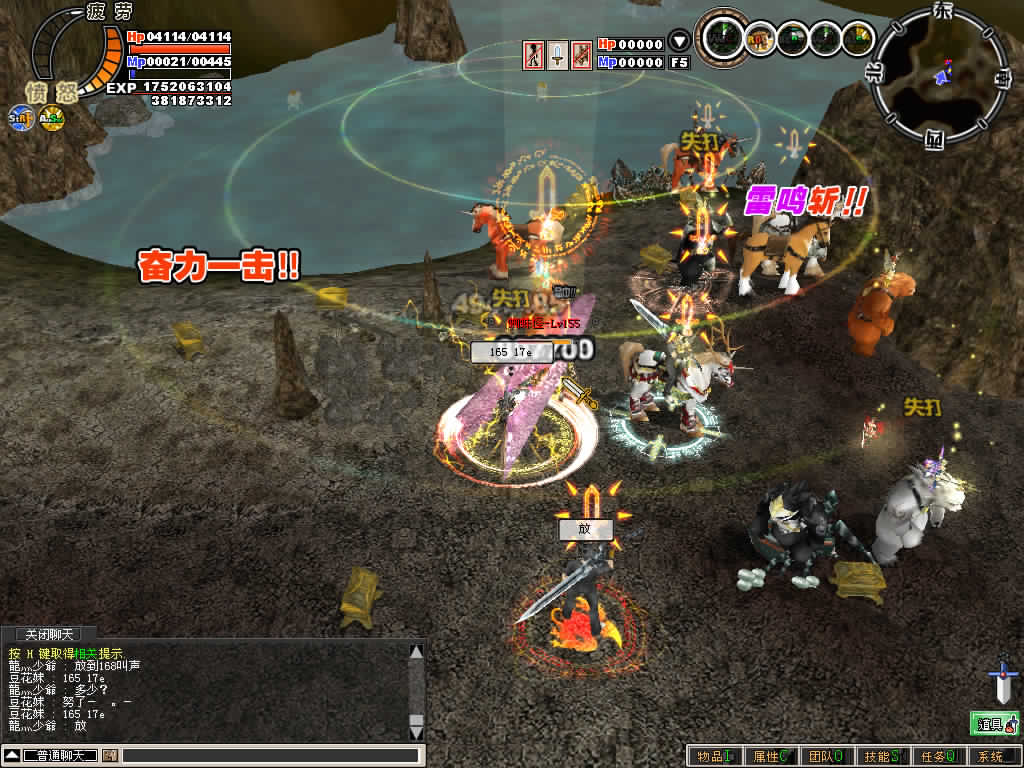Open the 技能 skills menu
The image size is (1024, 768).
(x=882, y=756)
